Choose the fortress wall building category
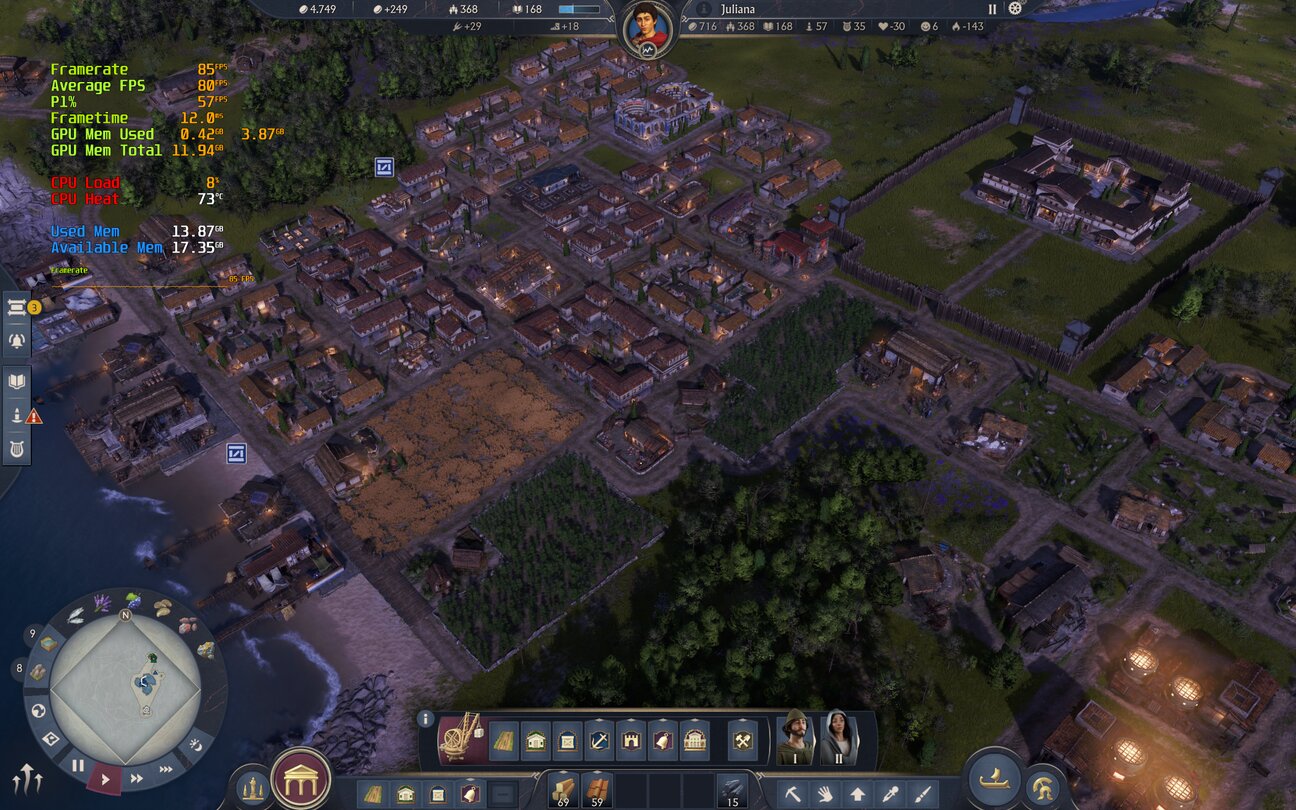This screenshot has height=810, width=1296. (x=631, y=741)
